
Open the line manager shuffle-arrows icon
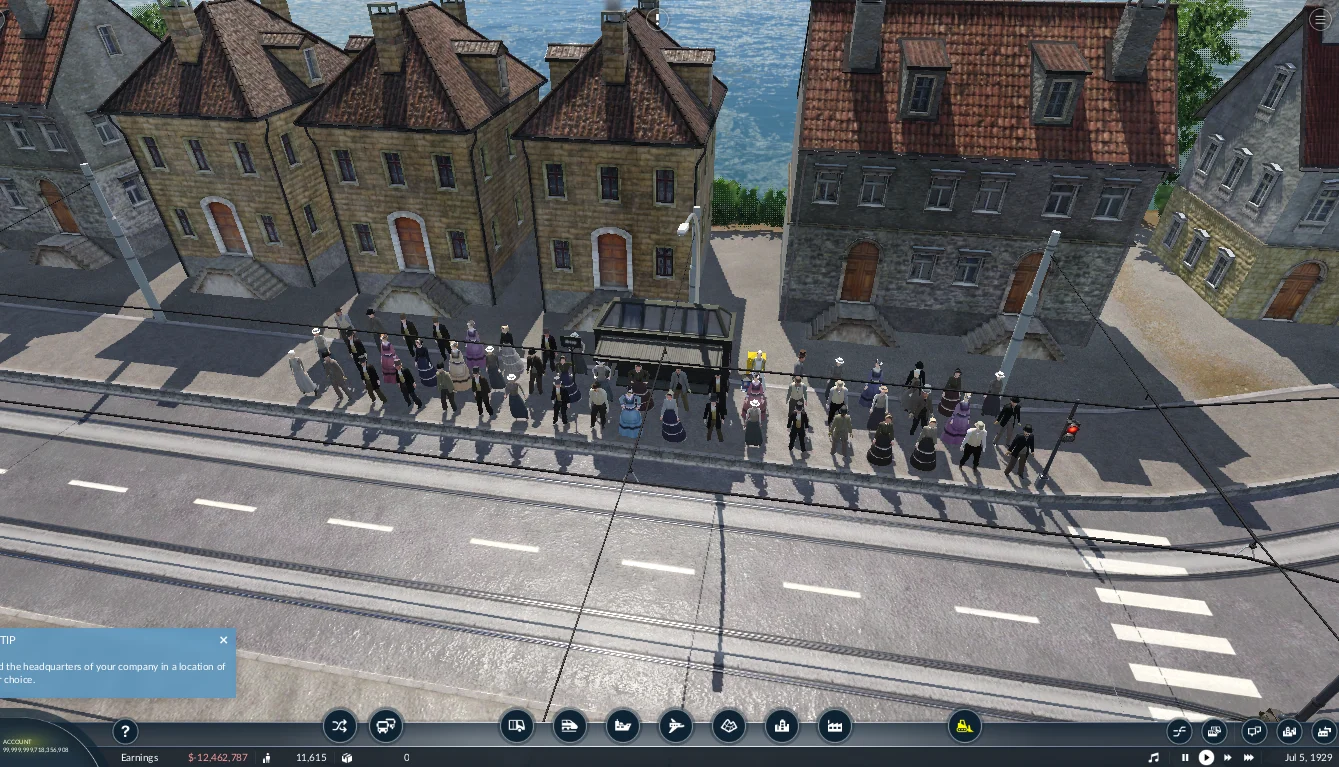point(339,726)
